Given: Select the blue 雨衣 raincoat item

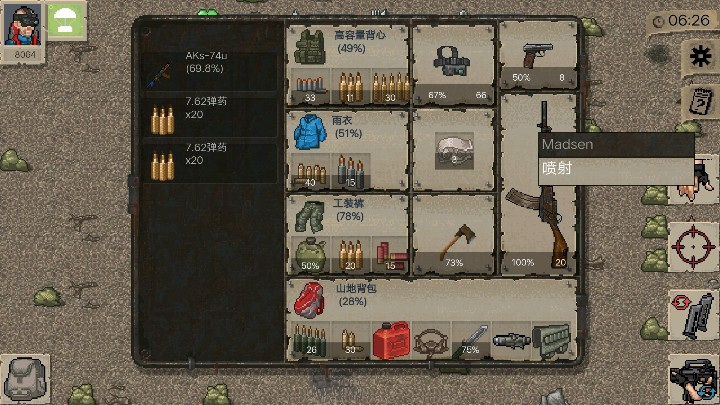Looking at the screenshot, I should coord(309,130).
